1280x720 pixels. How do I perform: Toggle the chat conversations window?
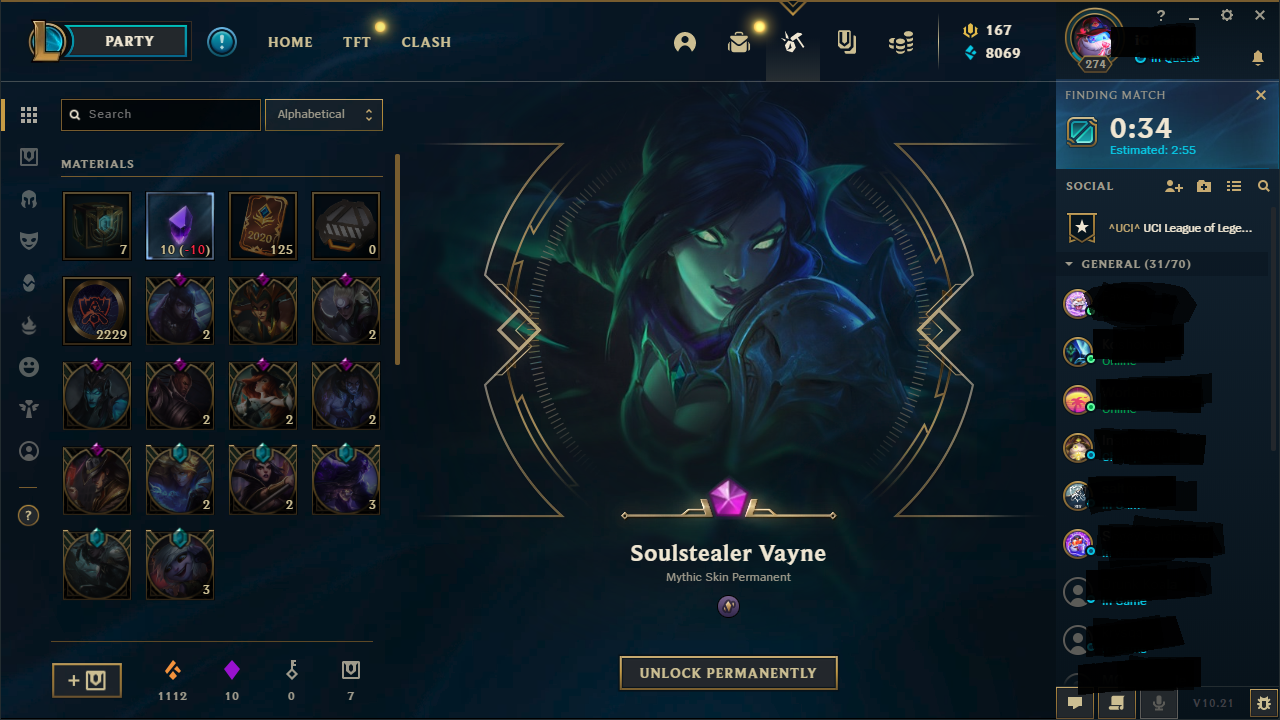coord(1075,703)
